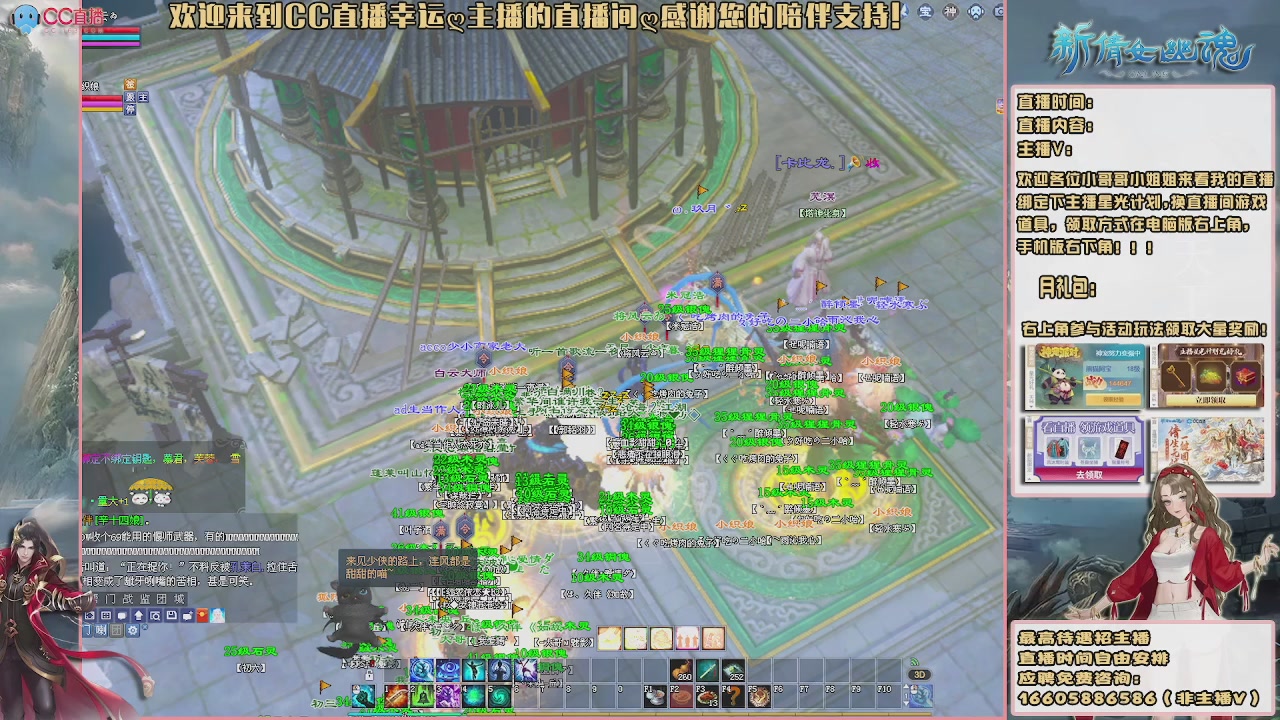Image resolution: width=1280 pixels, height=720 pixels.
Task: Expand the chat panel with the up arrow
Action: pos(138,615)
